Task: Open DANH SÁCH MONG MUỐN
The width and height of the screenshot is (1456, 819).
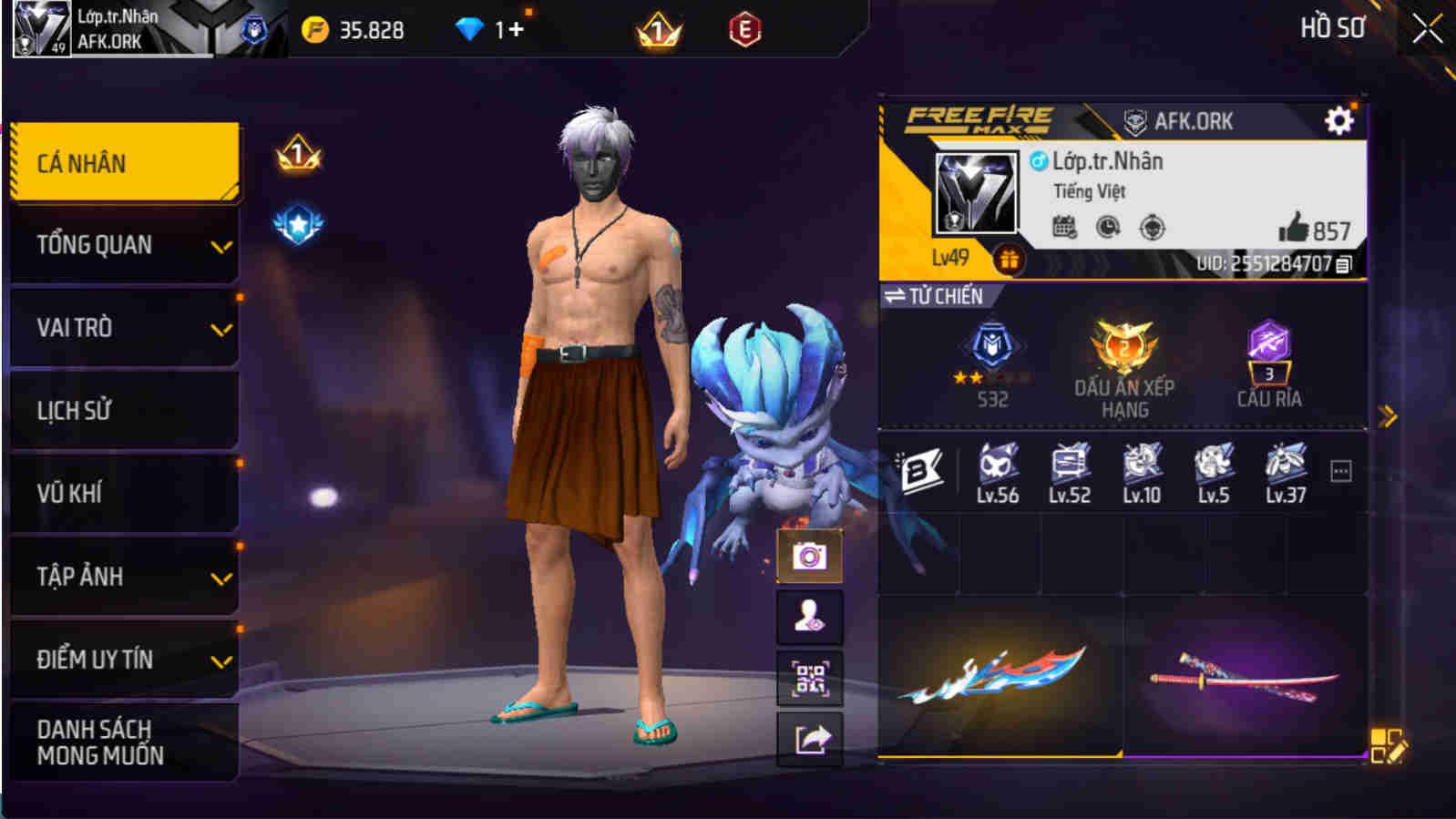Action: tap(123, 741)
